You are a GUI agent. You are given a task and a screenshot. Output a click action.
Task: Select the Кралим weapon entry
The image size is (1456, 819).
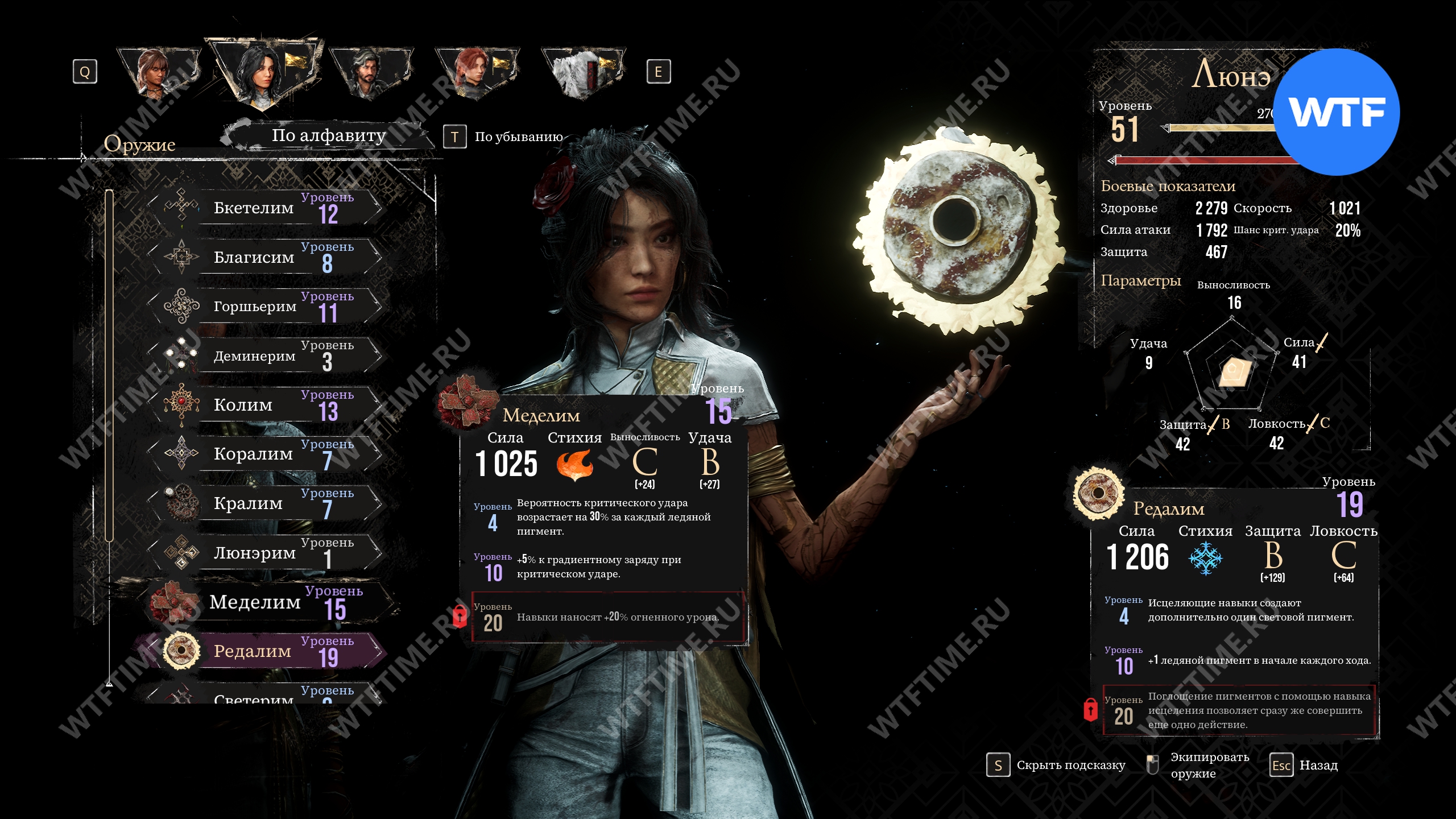(x=267, y=504)
